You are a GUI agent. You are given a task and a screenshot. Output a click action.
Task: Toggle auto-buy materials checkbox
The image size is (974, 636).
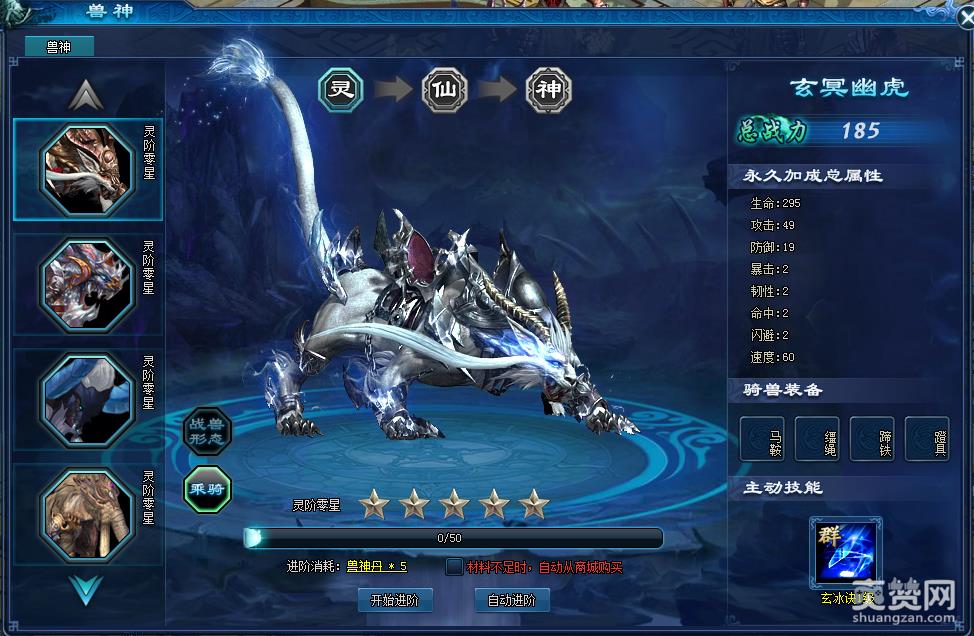pos(455,567)
